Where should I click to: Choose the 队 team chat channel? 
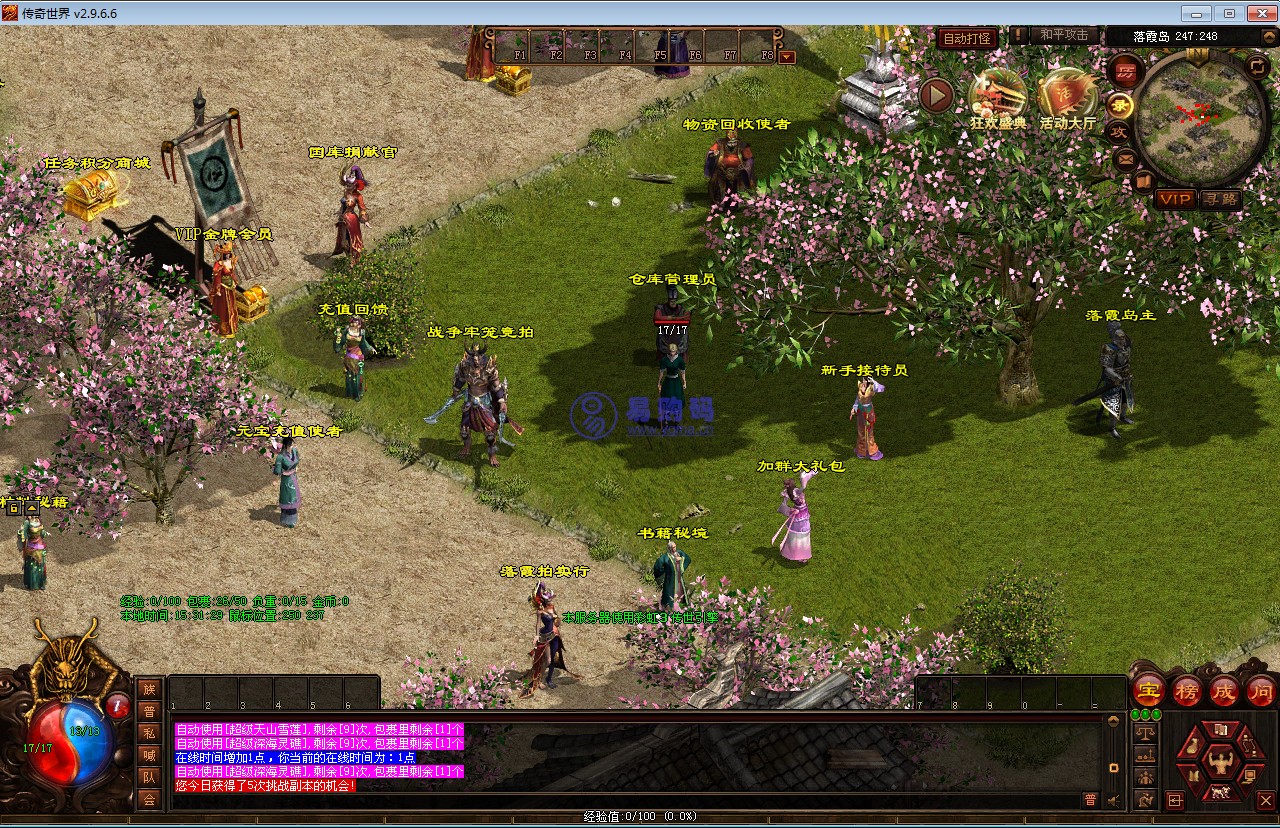[x=149, y=777]
